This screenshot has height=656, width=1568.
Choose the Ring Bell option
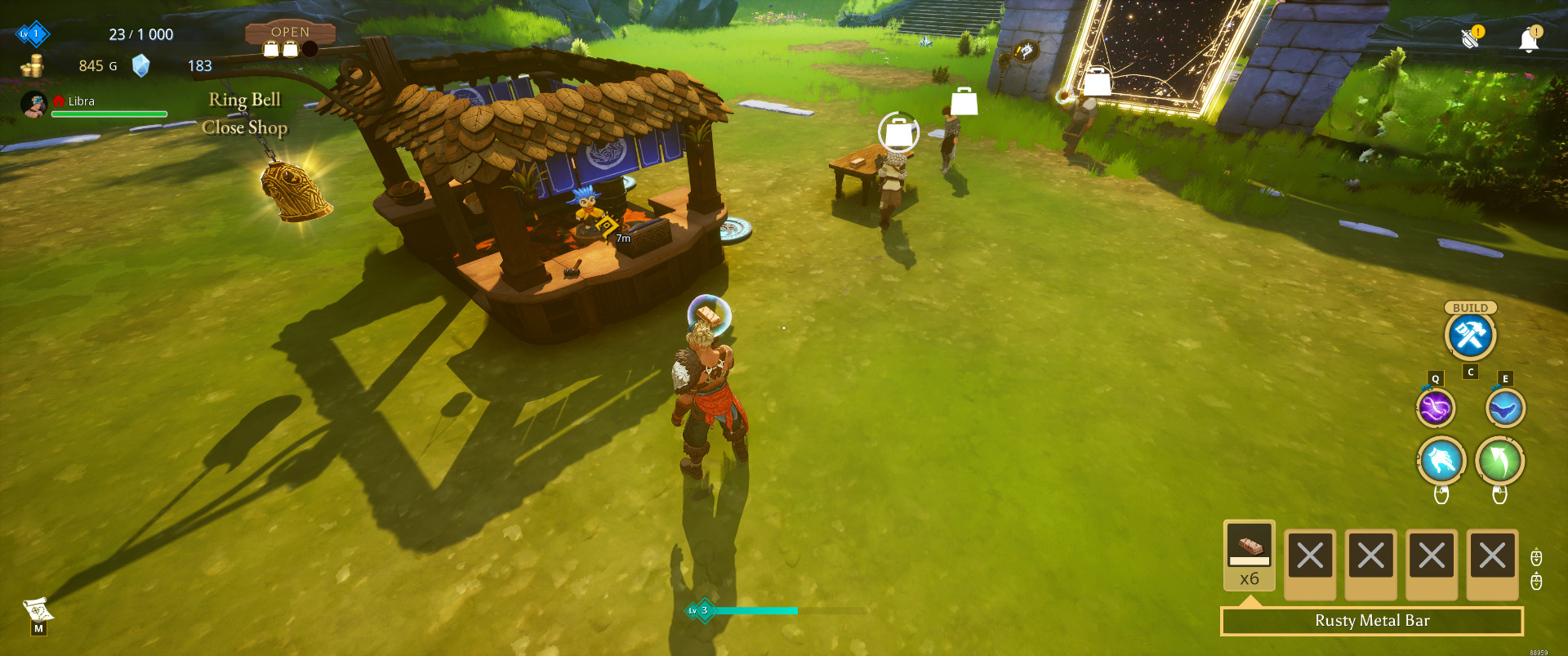244,100
